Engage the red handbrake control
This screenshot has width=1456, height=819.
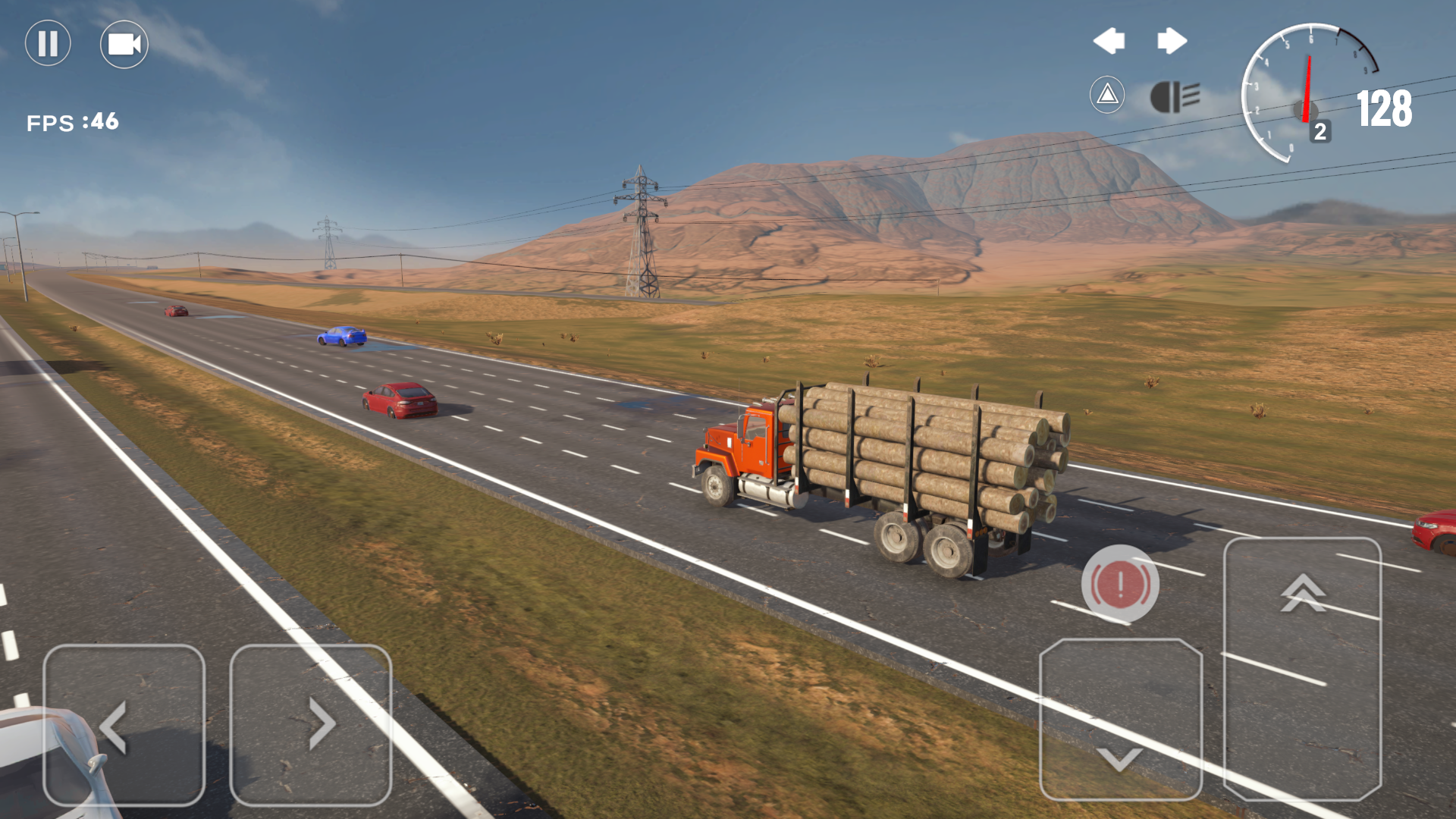point(1121,584)
